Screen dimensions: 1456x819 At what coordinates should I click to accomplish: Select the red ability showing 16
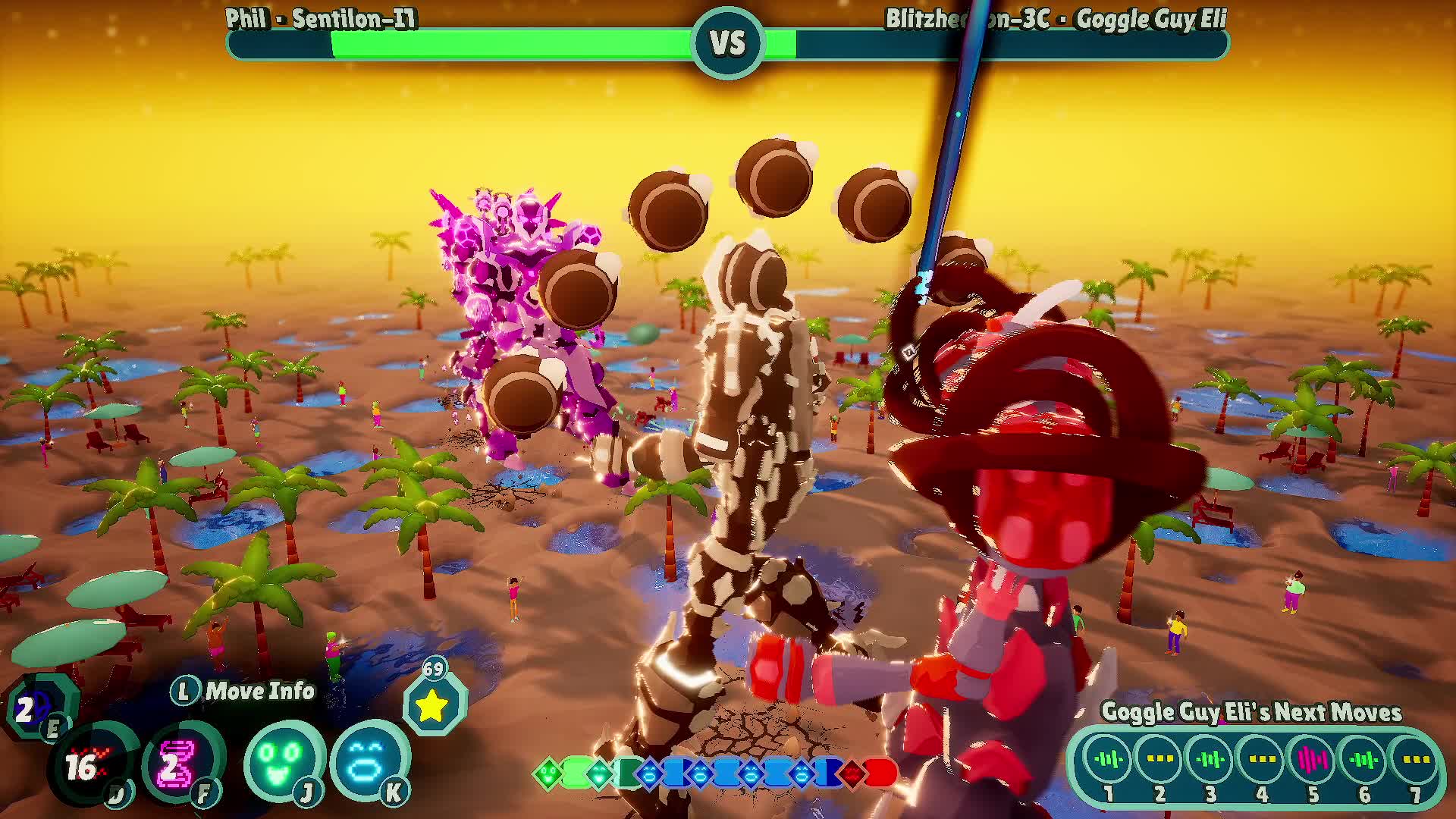[89, 766]
